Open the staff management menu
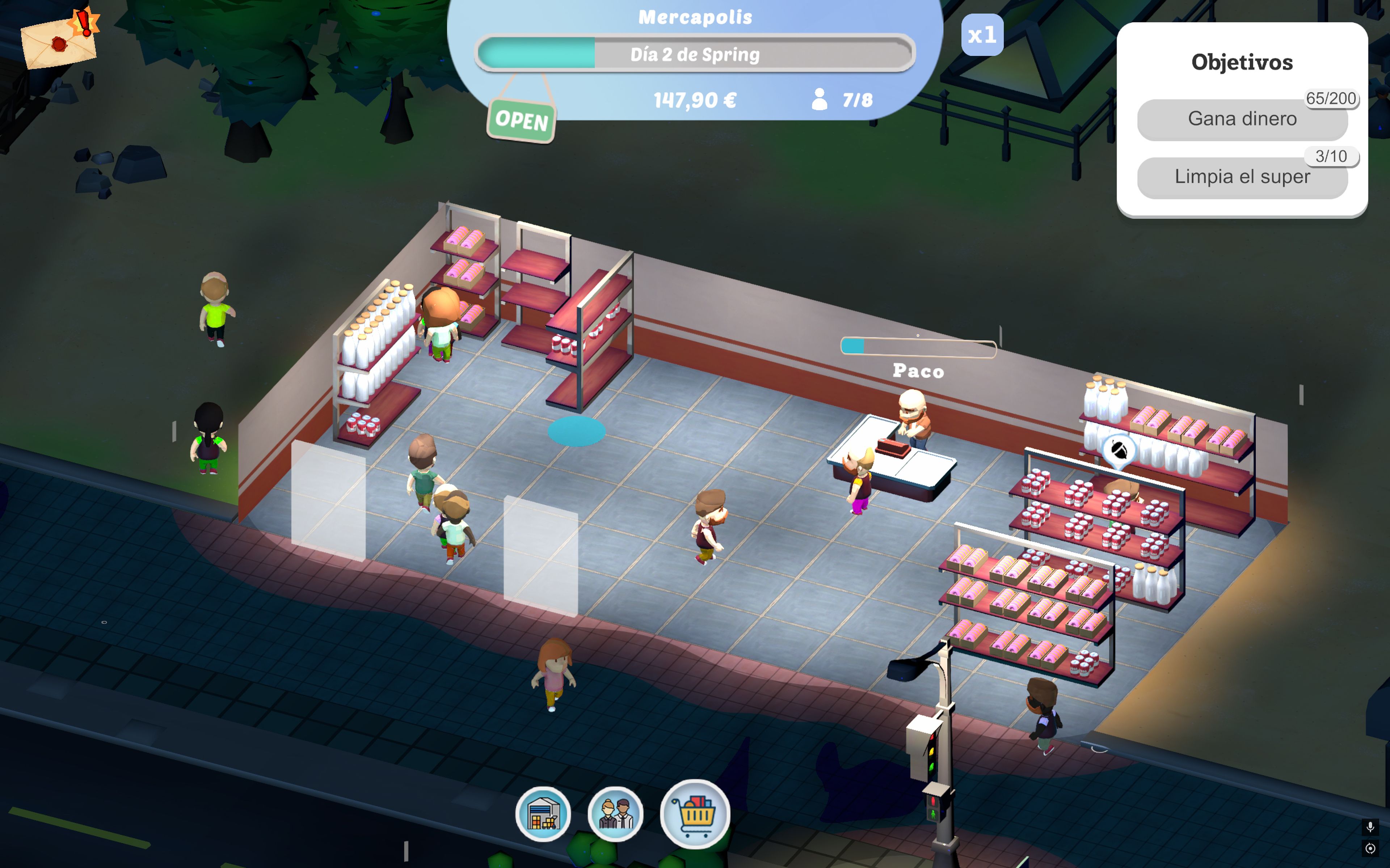This screenshot has height=868, width=1390. click(x=615, y=814)
